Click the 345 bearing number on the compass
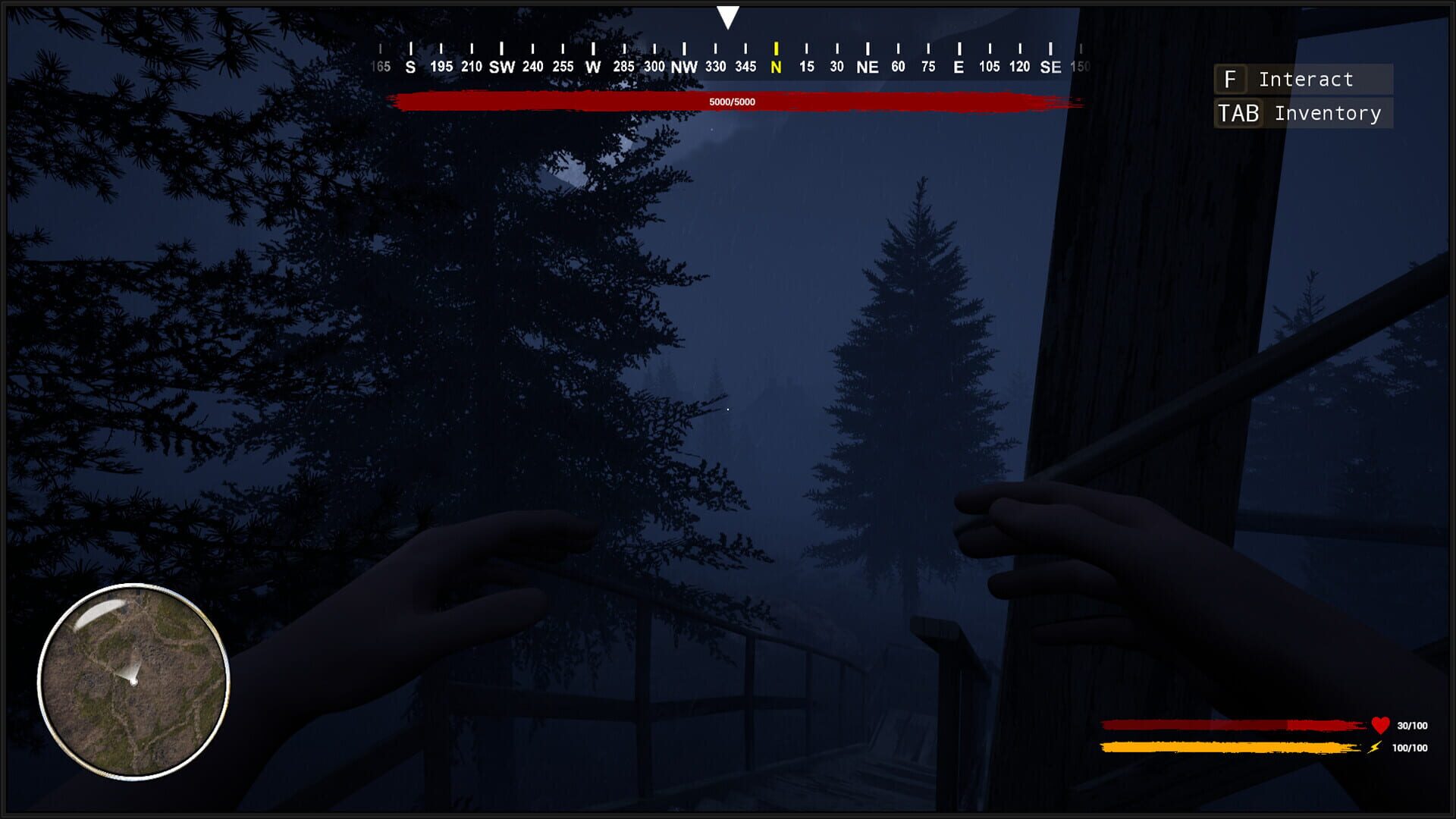 click(745, 67)
